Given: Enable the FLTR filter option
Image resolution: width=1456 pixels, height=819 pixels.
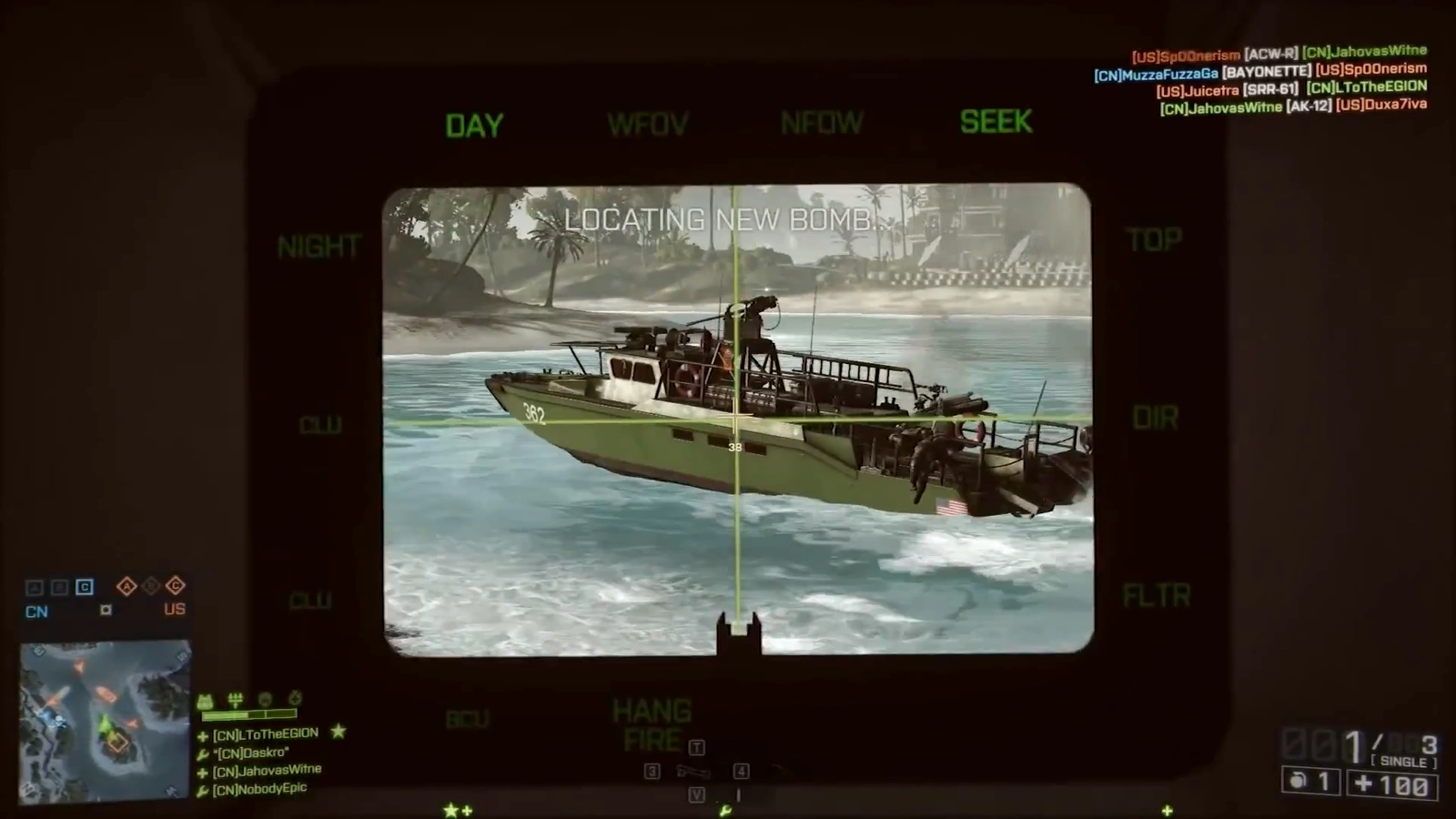Looking at the screenshot, I should (x=1157, y=594).
